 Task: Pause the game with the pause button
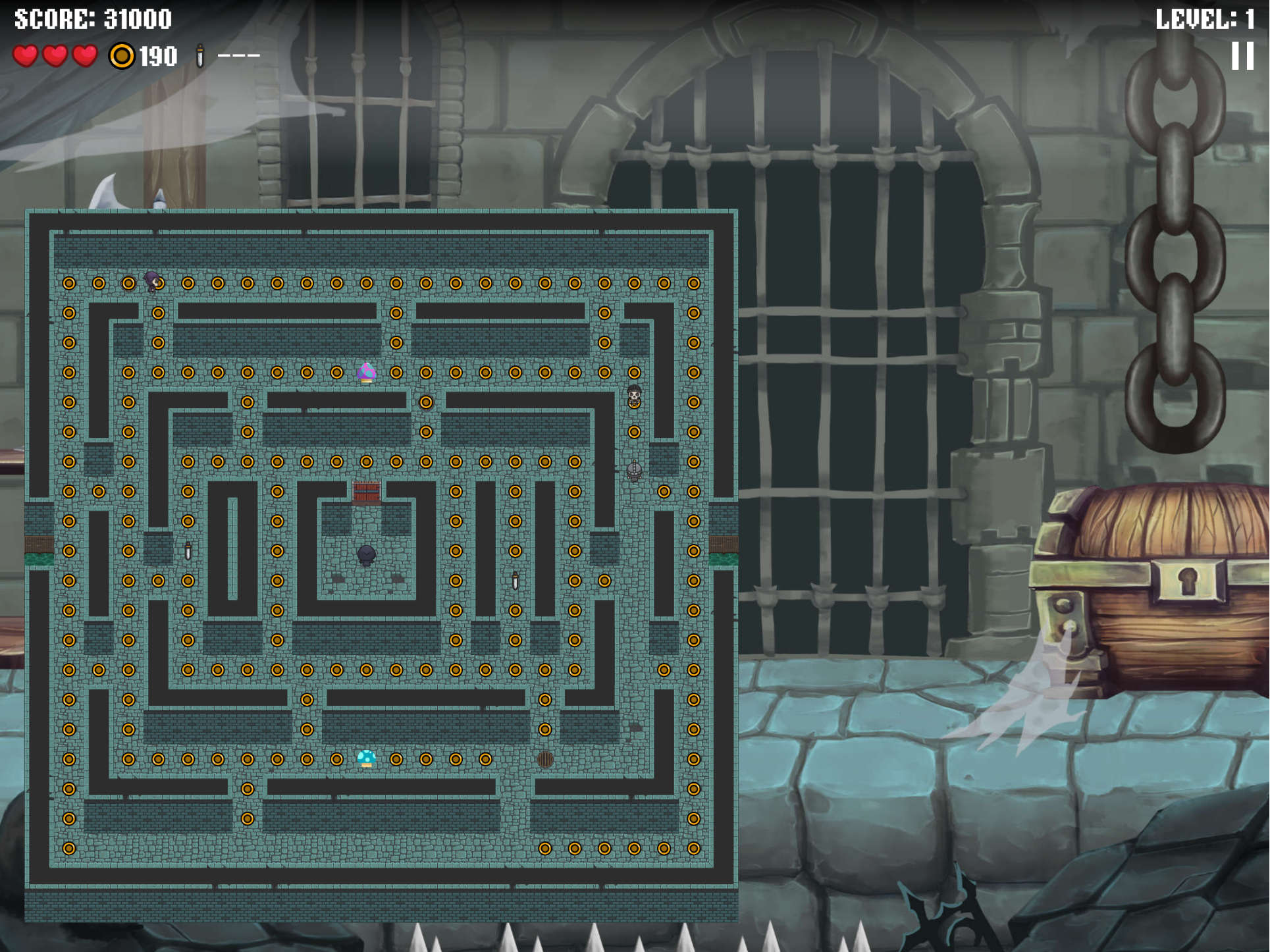(1242, 56)
